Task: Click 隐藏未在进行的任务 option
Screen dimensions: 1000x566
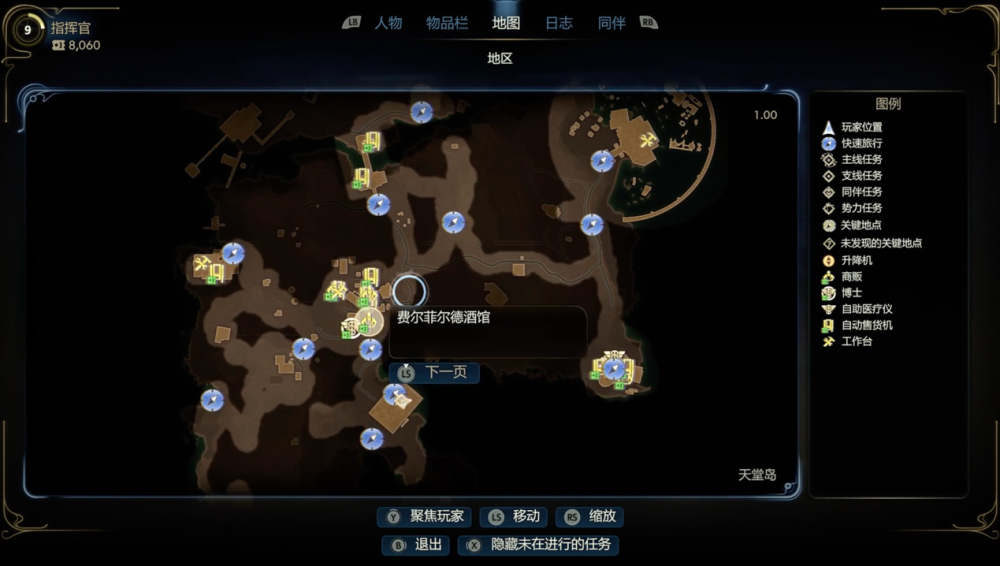Action: click(x=540, y=545)
